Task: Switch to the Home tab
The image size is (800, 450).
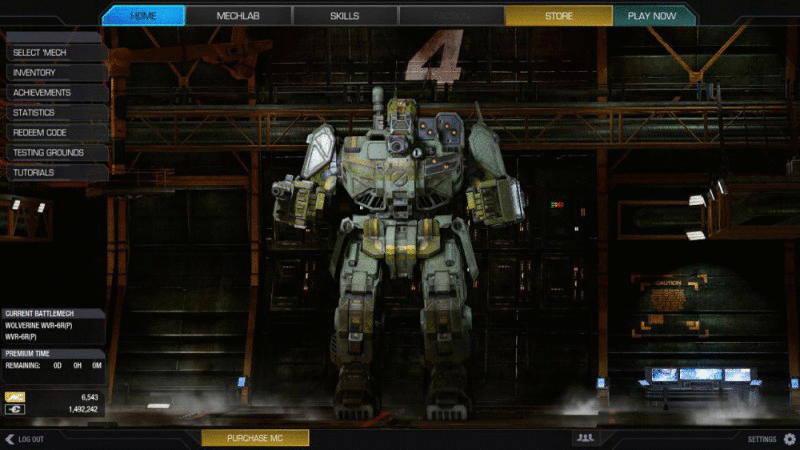Action: (x=143, y=16)
